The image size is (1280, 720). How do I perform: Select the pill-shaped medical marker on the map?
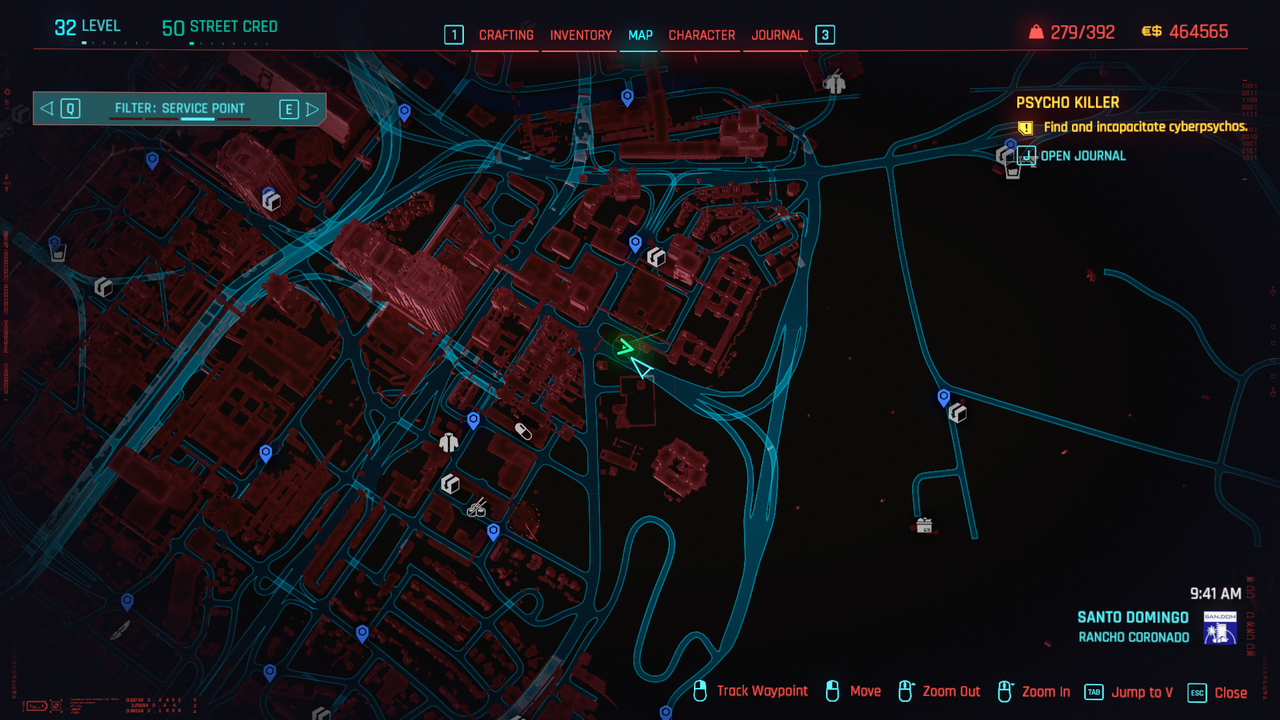(523, 431)
